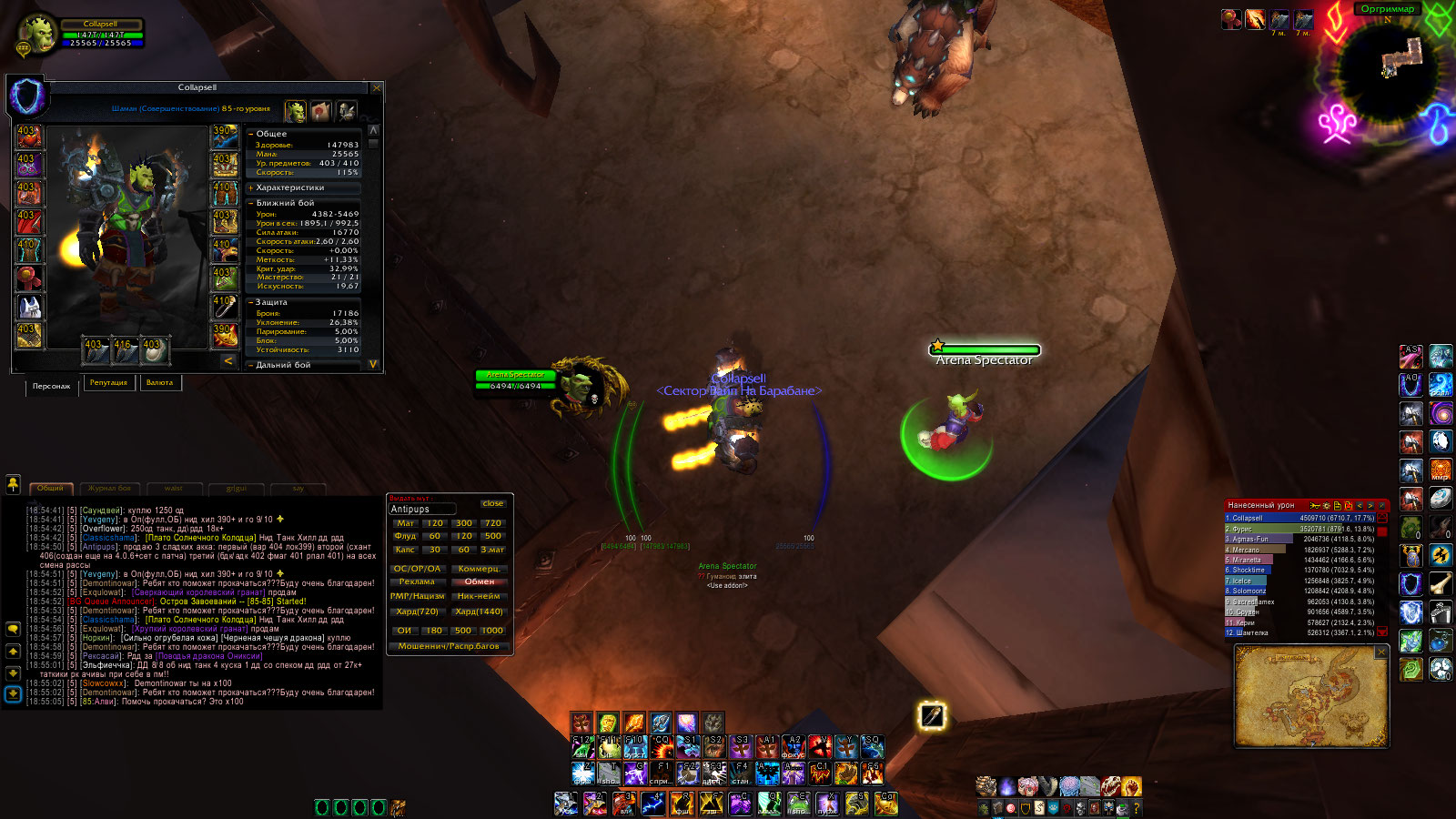The height and width of the screenshot is (819, 1456).
Task: Click the Мошеннич/Распр.багов button
Action: click(x=449, y=646)
